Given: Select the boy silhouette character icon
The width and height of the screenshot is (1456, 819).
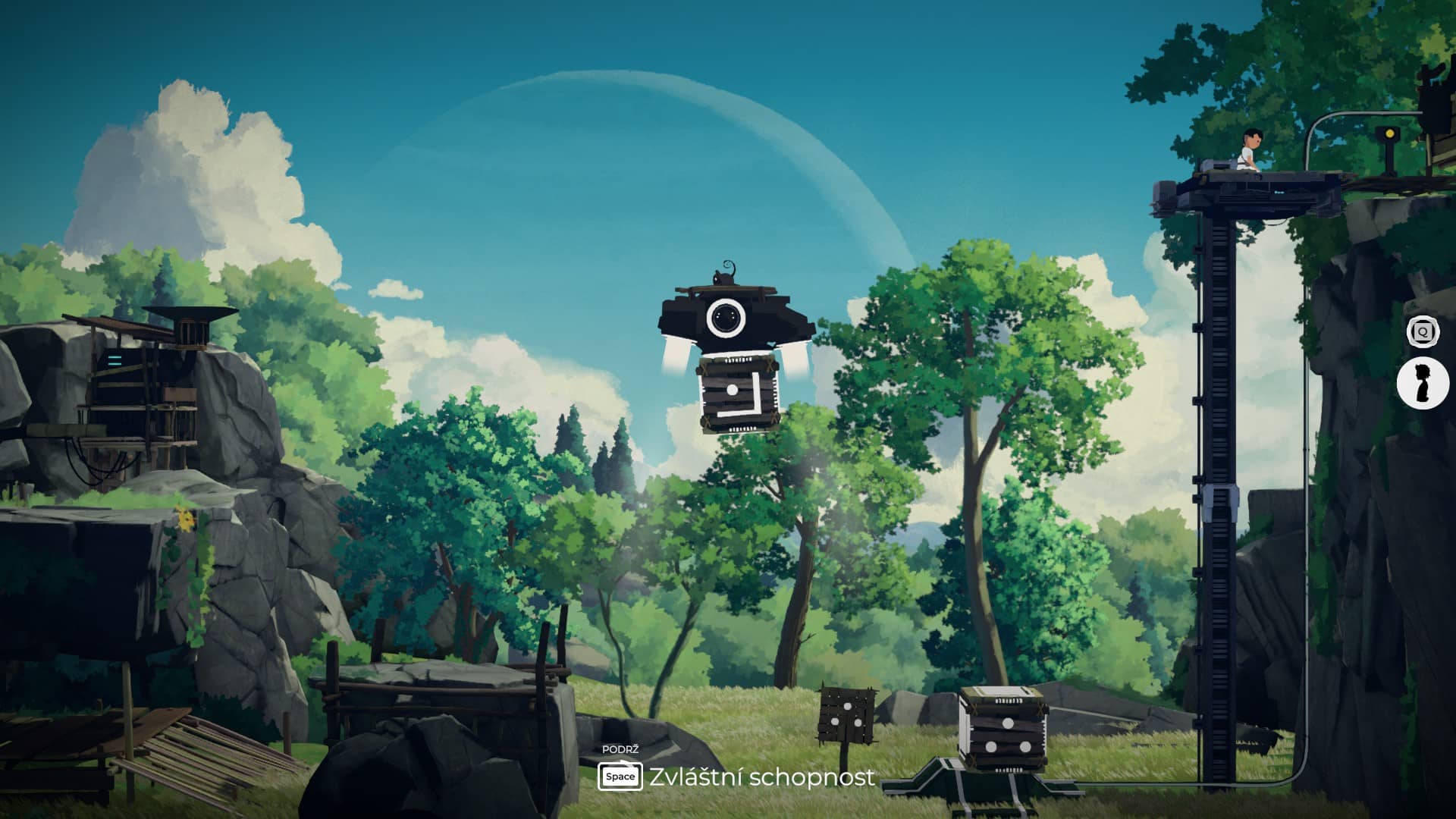Looking at the screenshot, I should tap(1423, 383).
